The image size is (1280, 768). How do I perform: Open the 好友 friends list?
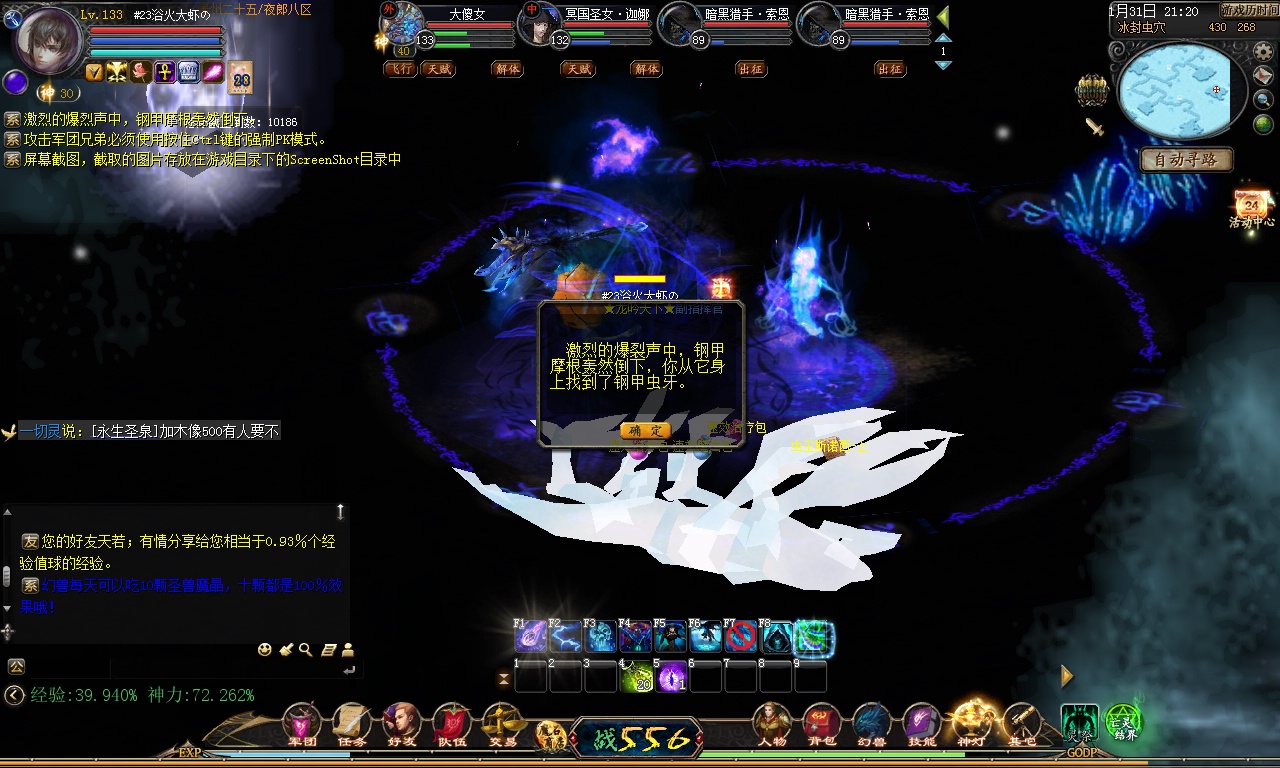(x=402, y=724)
